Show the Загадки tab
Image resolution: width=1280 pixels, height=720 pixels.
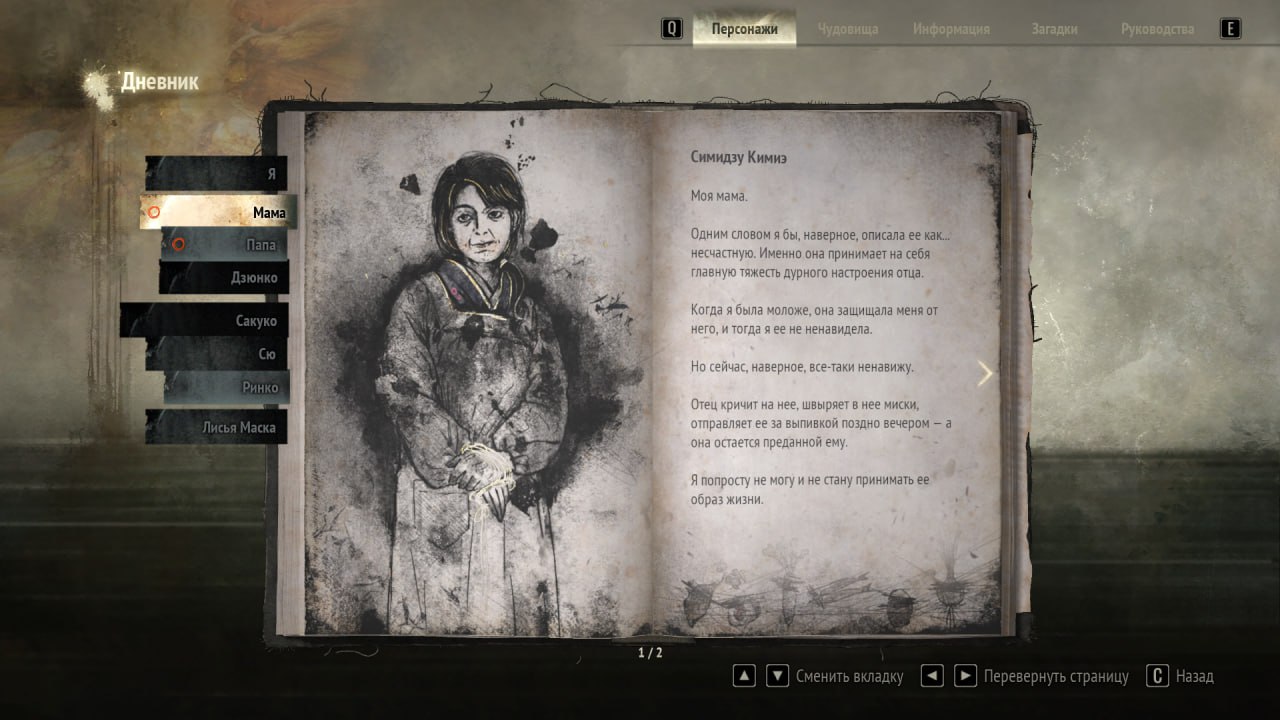point(1054,29)
